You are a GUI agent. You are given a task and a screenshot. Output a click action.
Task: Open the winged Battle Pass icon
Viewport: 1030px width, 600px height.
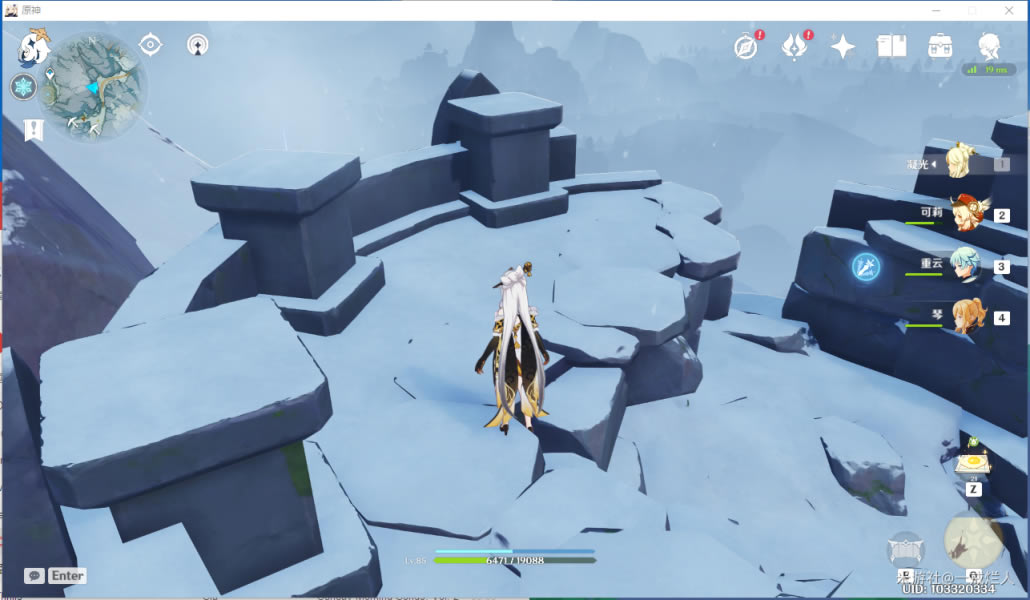pyautogui.click(x=794, y=46)
